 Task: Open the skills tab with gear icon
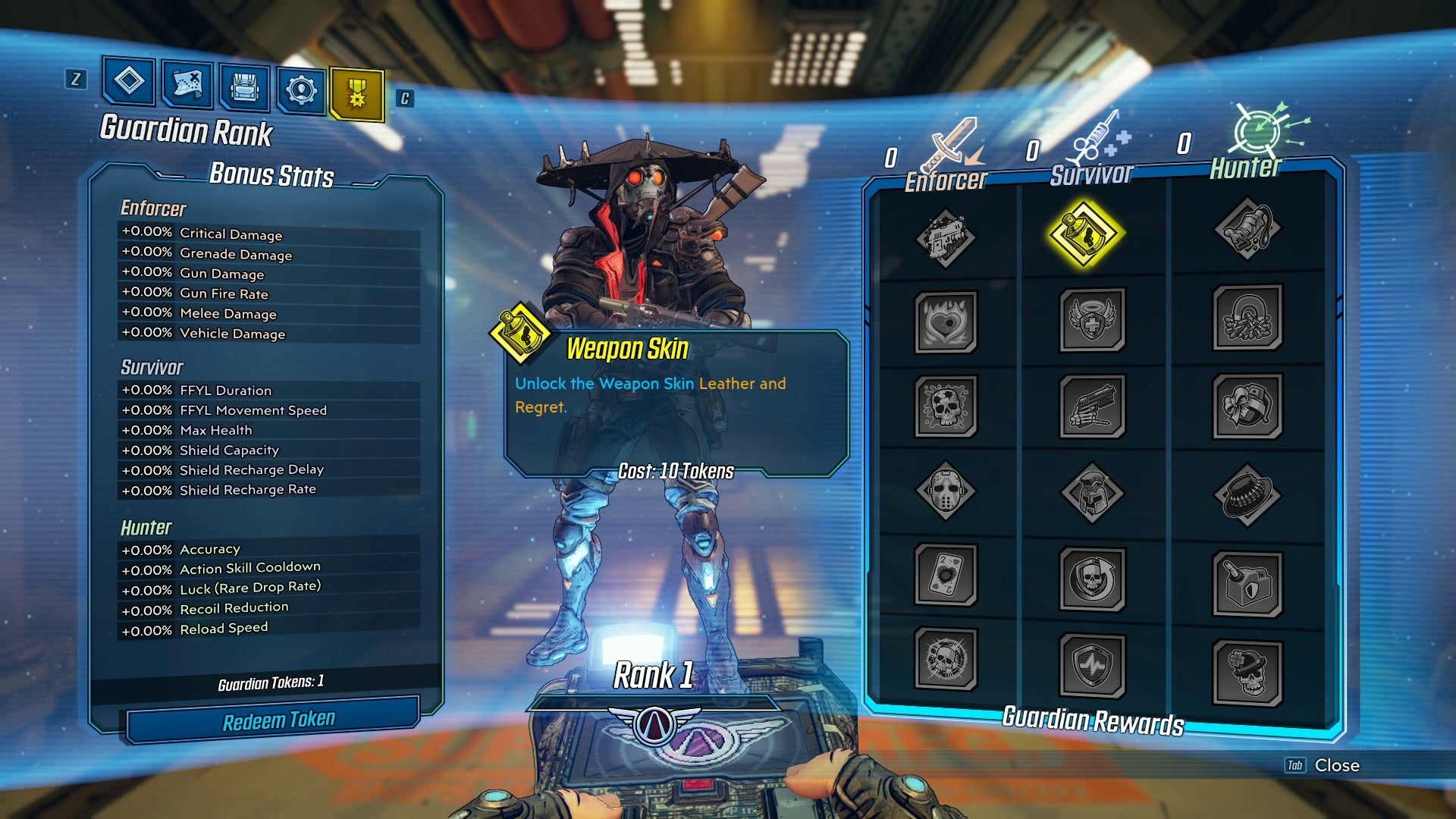tap(301, 90)
